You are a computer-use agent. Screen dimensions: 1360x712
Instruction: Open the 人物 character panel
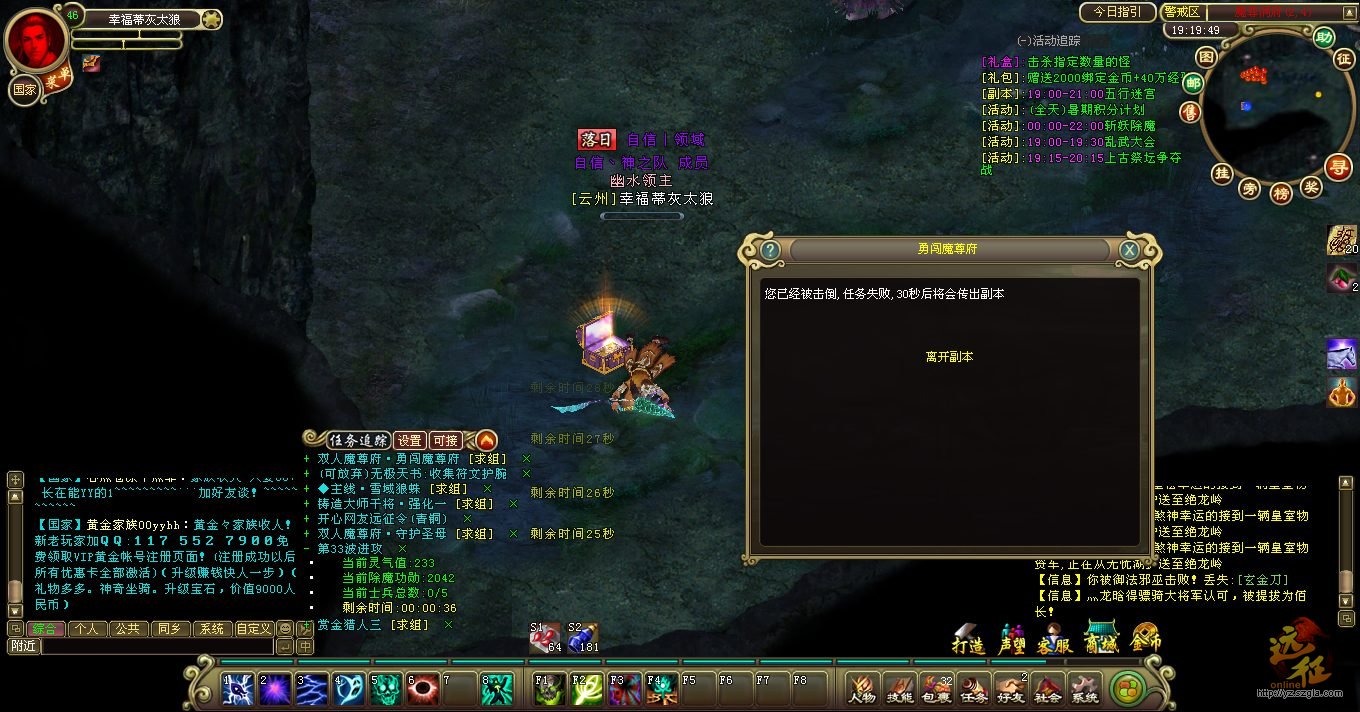(862, 689)
